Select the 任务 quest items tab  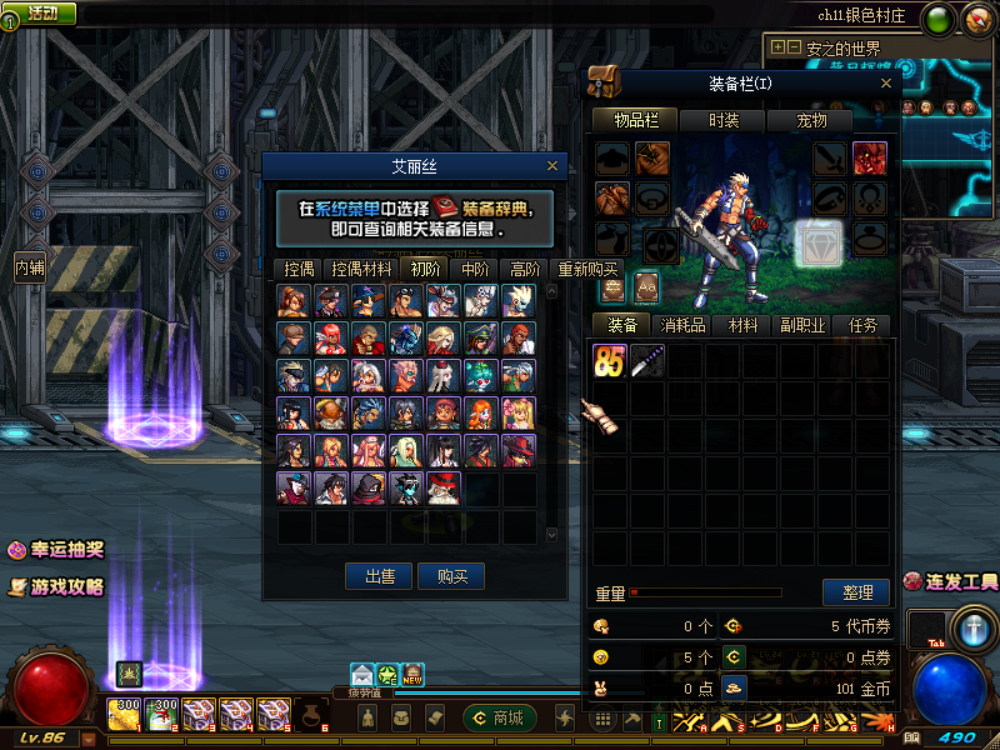(x=862, y=325)
